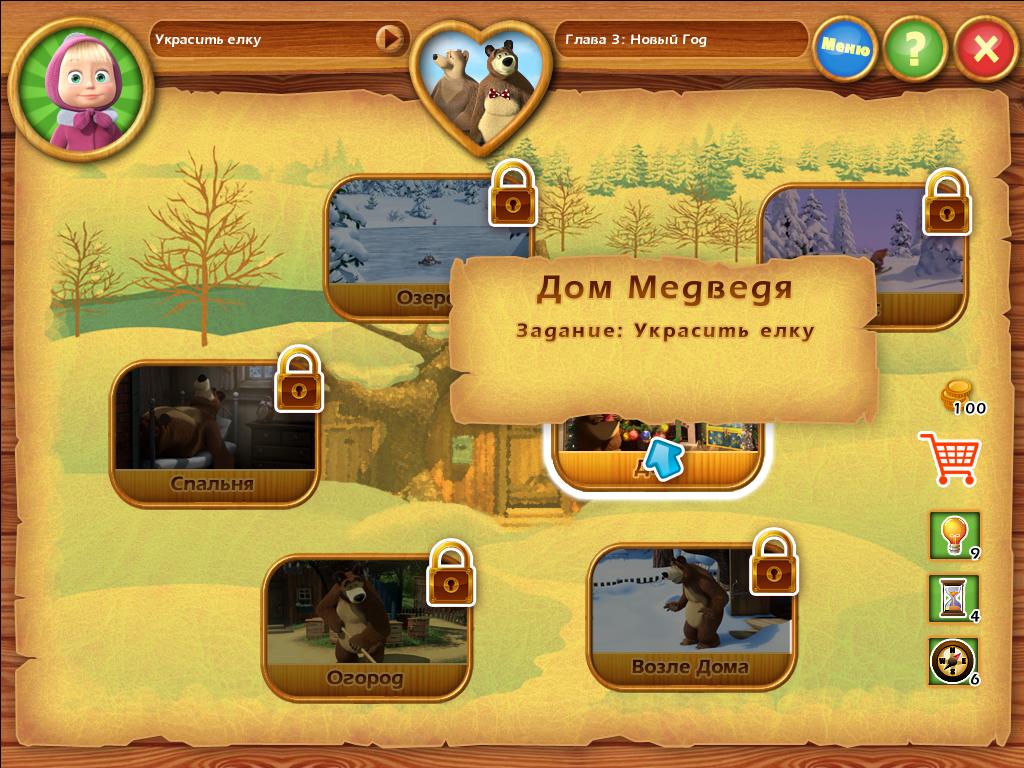
Task: Click Masha's portrait in the green circle
Action: pyautogui.click(x=81, y=89)
